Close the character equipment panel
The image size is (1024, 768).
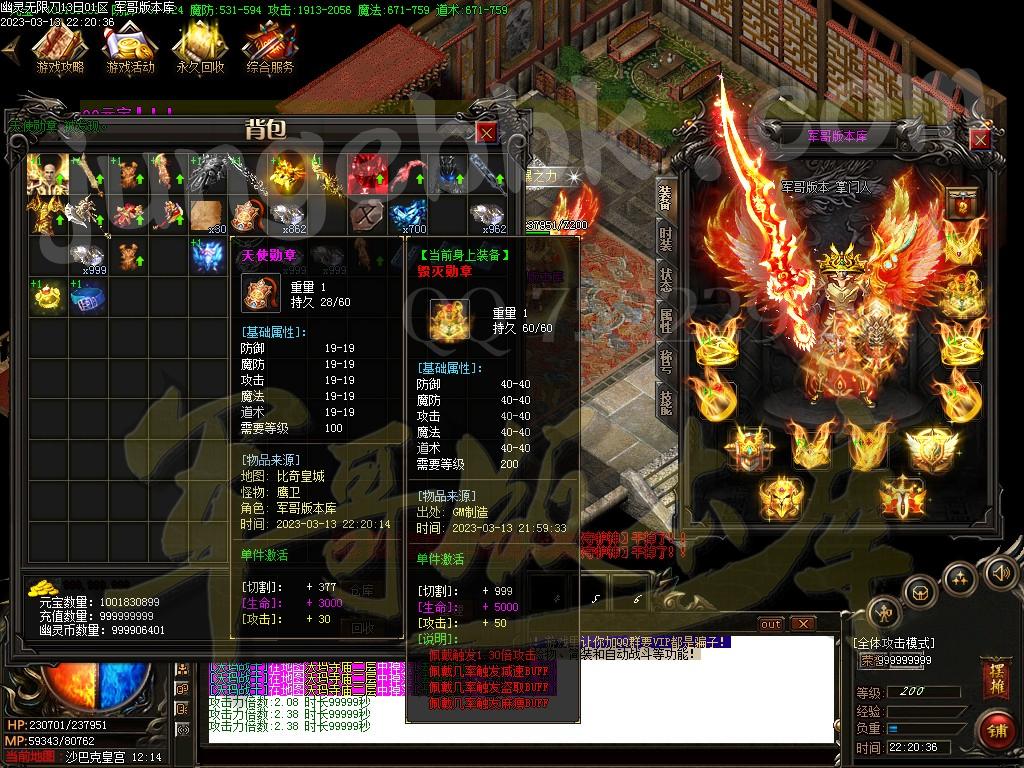980,139
